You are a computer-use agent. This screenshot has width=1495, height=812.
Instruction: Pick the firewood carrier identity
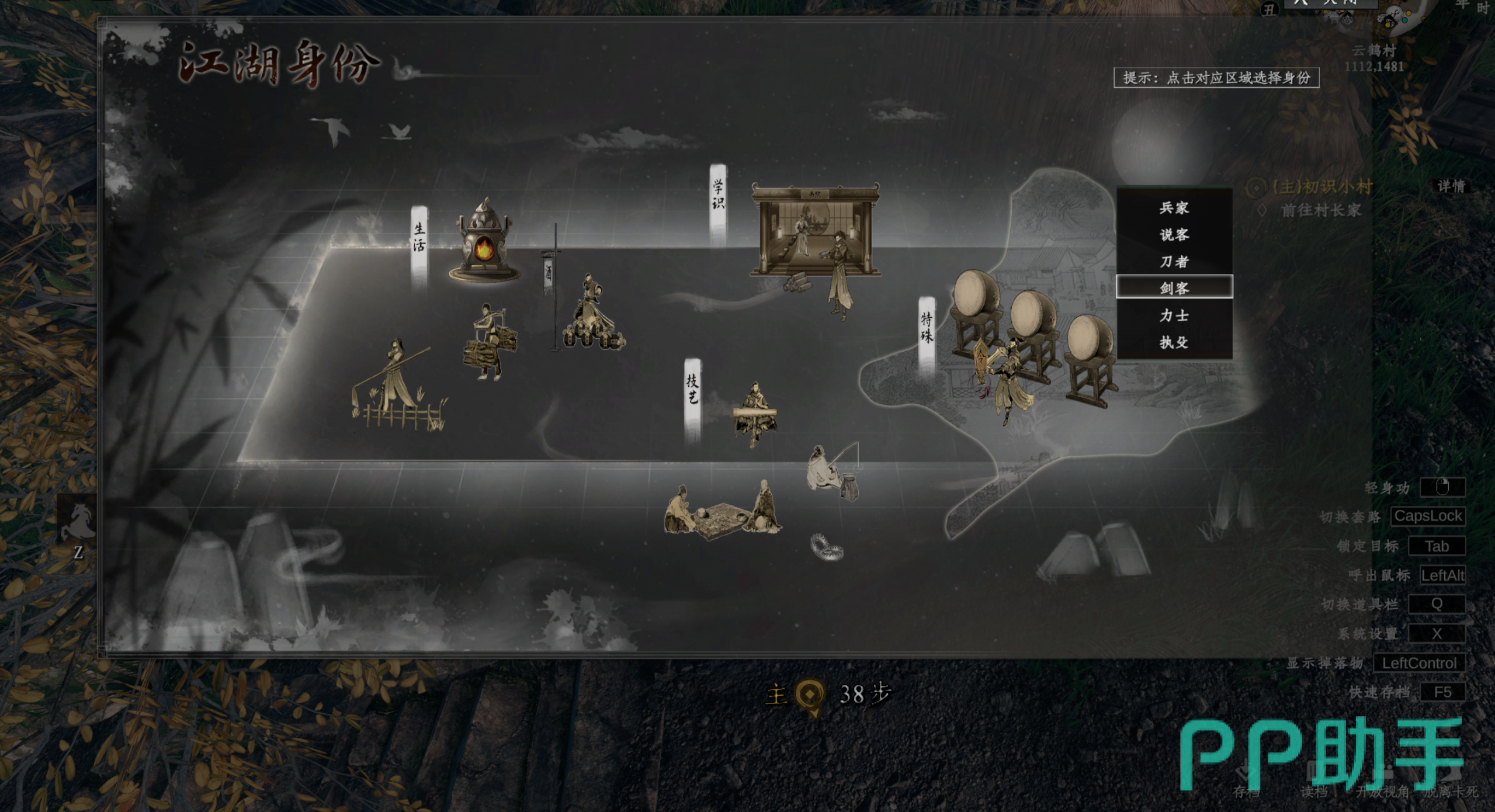click(x=489, y=343)
